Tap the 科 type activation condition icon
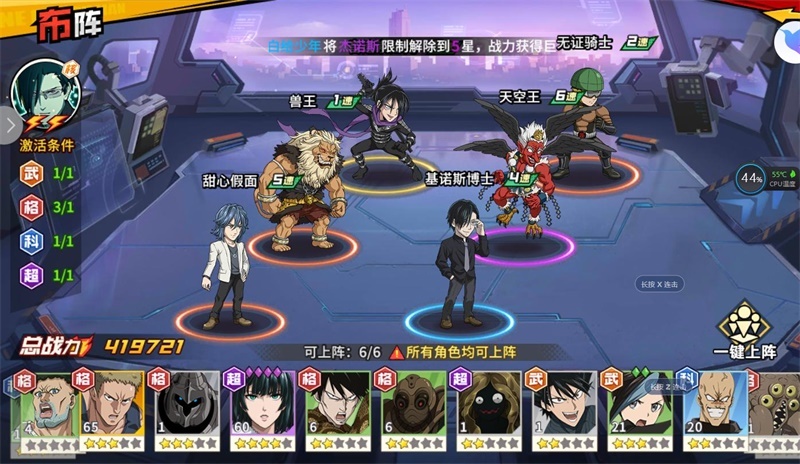The width and height of the screenshot is (800, 464). click(33, 241)
